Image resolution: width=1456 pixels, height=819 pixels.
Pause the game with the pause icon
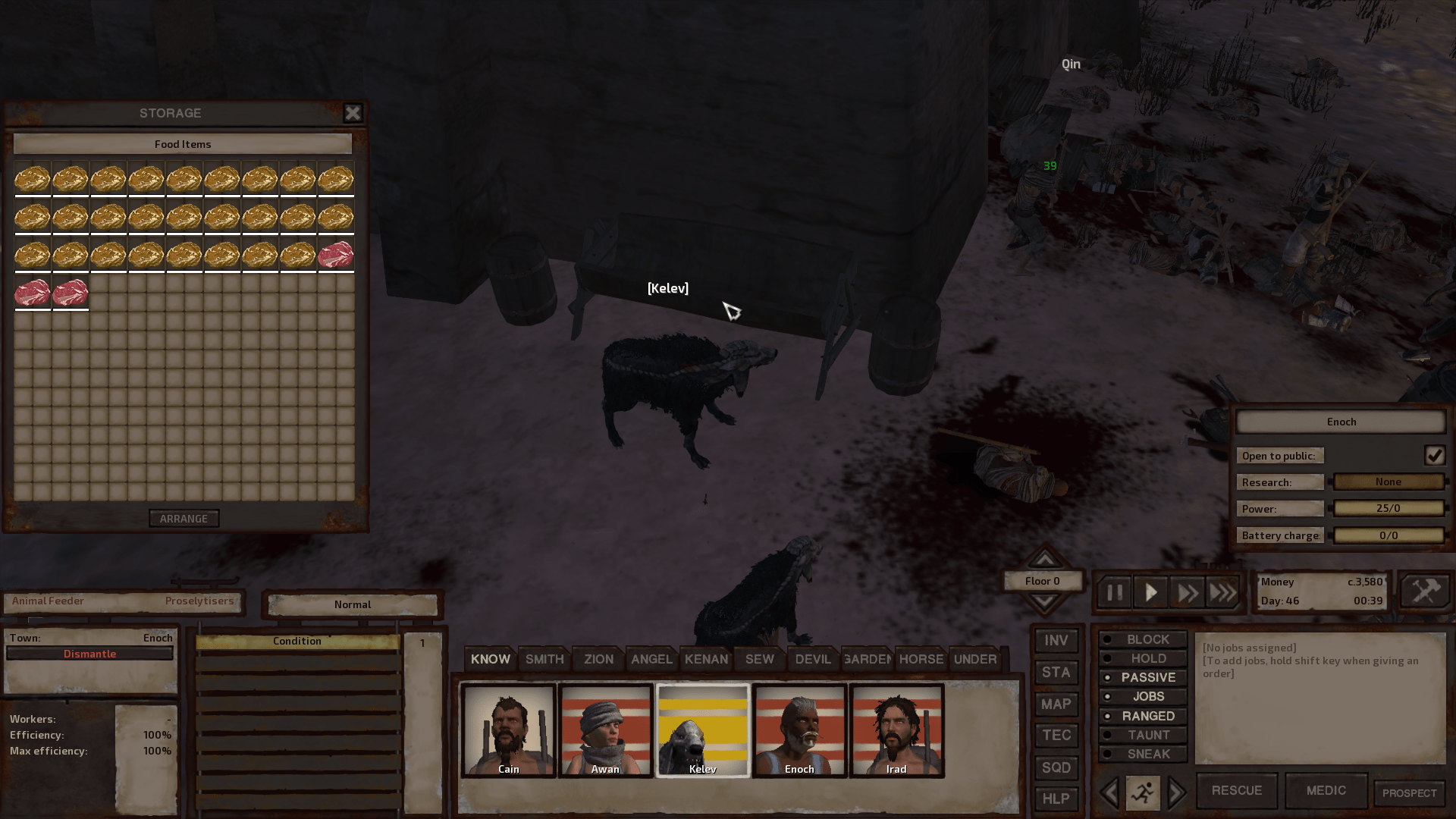coord(1113,591)
